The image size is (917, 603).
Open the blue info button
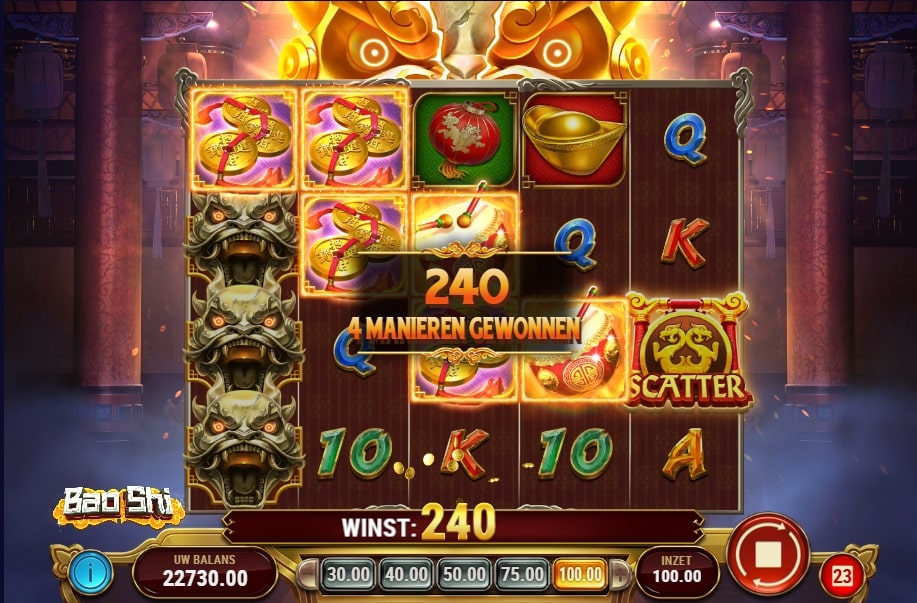91,574
